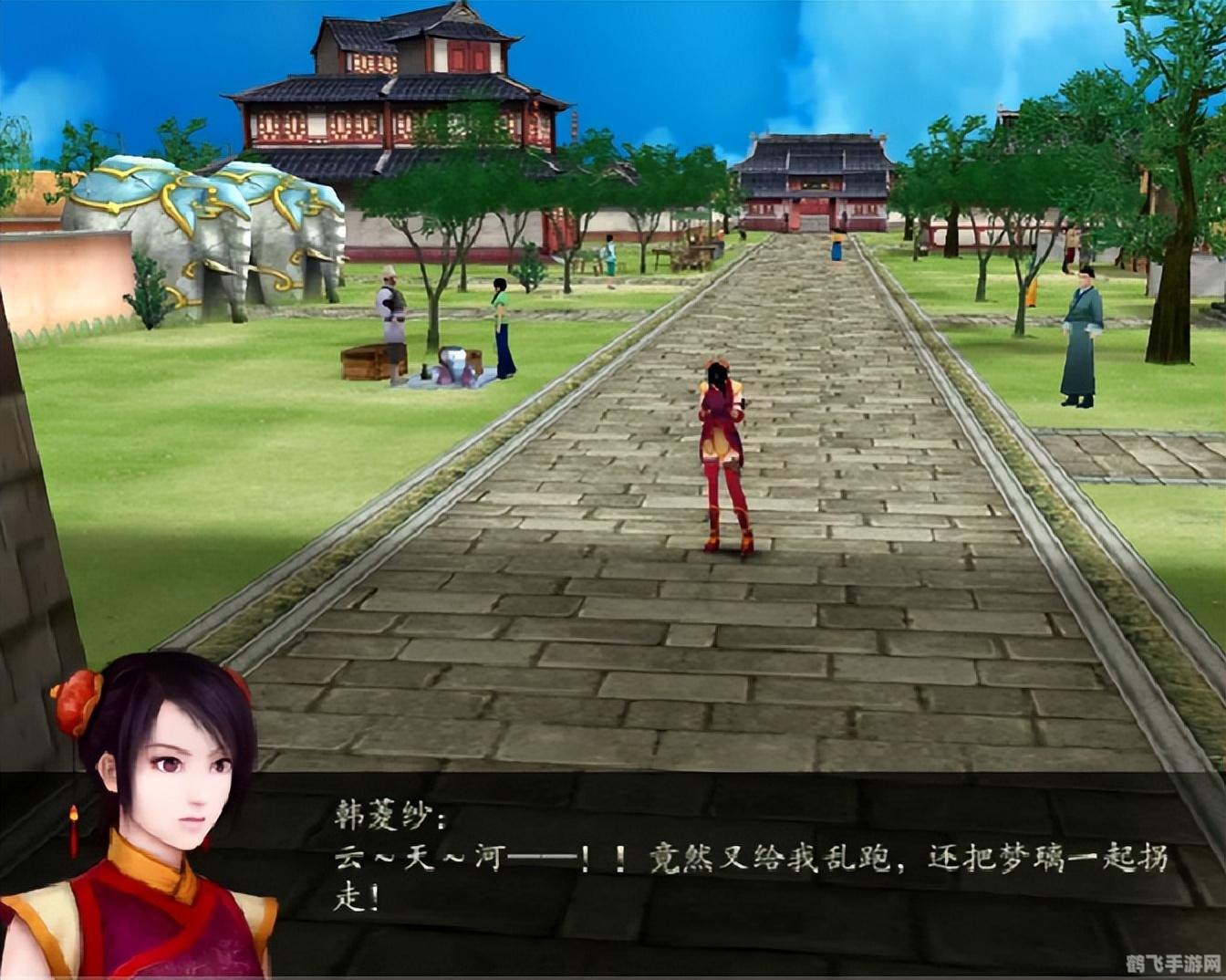Click the NPC standing near the far gate
This screenshot has width=1226, height=980.
coord(836,248)
